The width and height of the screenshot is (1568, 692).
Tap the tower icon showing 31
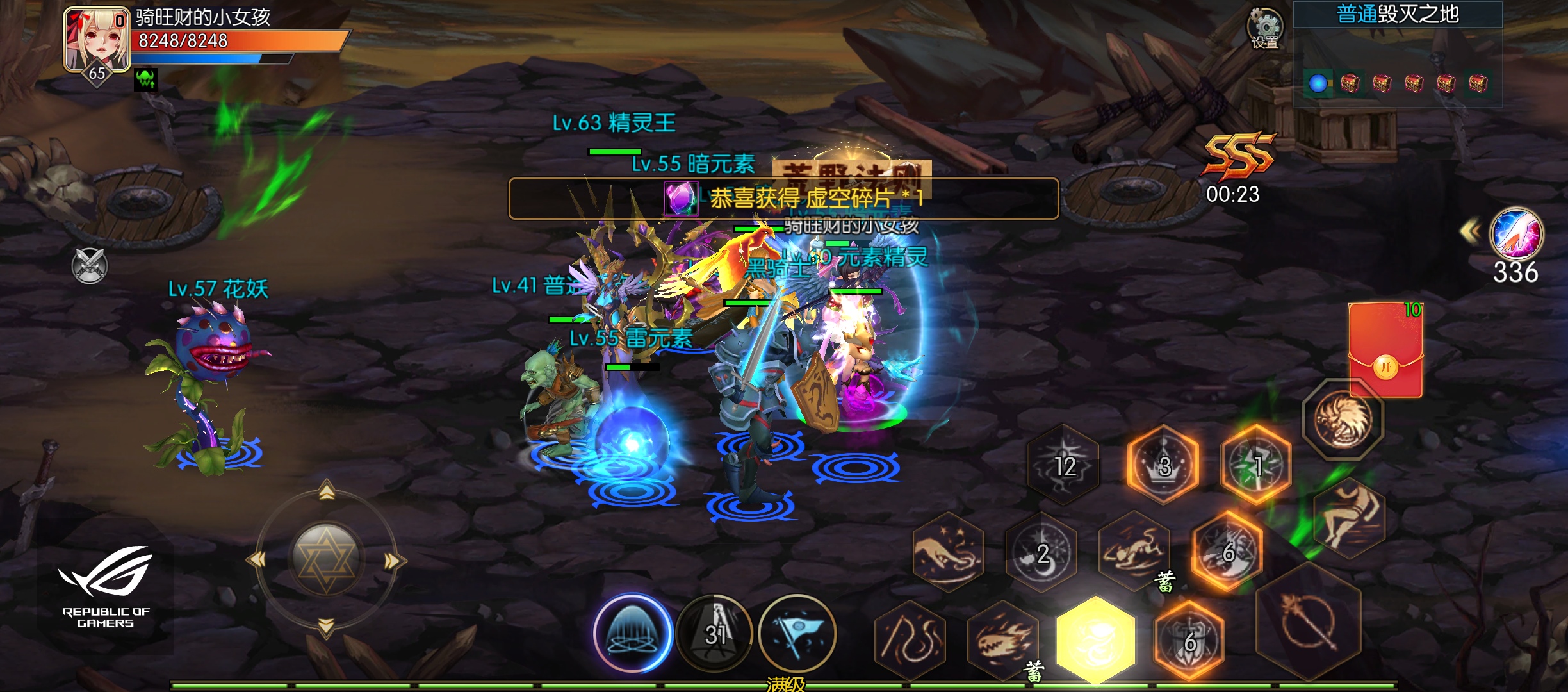[713, 633]
